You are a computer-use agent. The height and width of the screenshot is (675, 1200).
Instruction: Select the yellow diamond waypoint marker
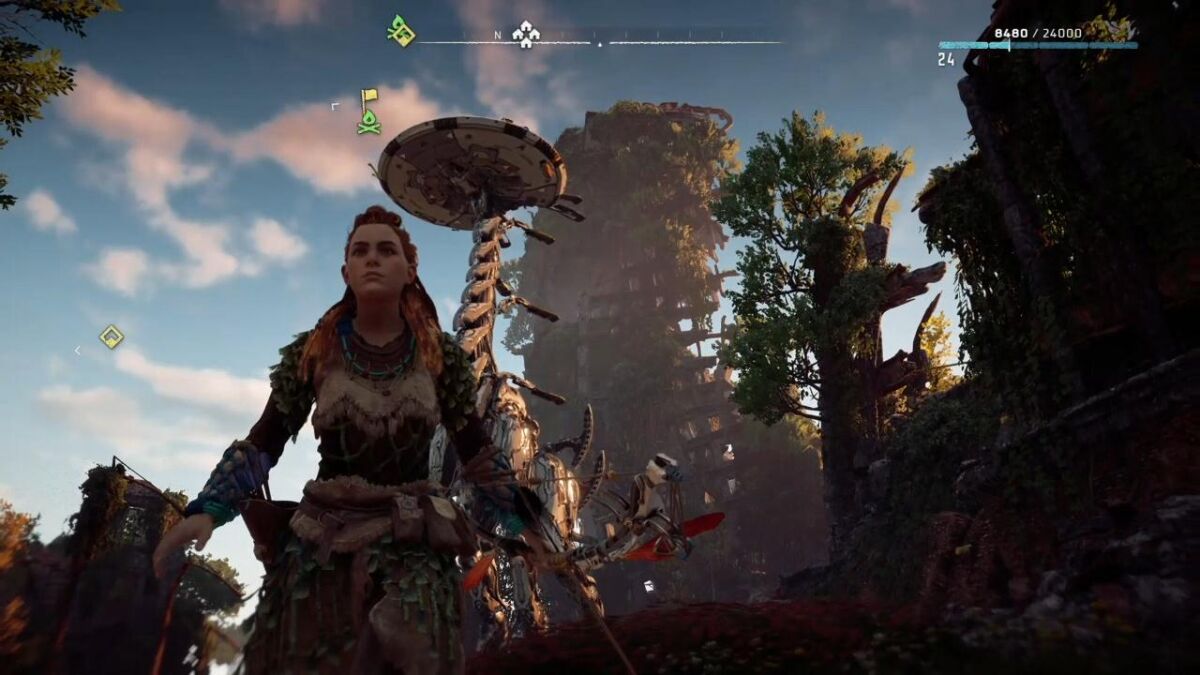click(x=111, y=336)
